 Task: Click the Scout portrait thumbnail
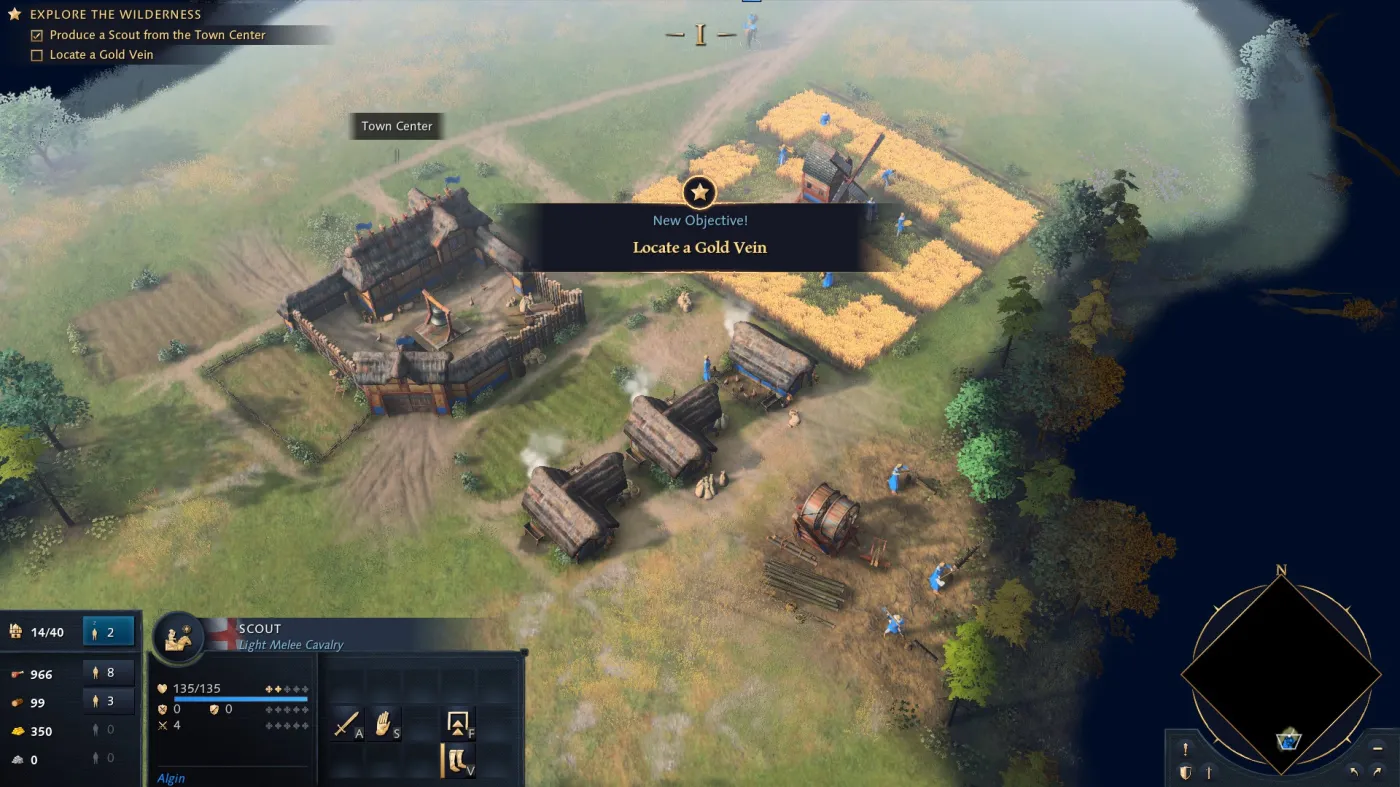pyautogui.click(x=178, y=636)
